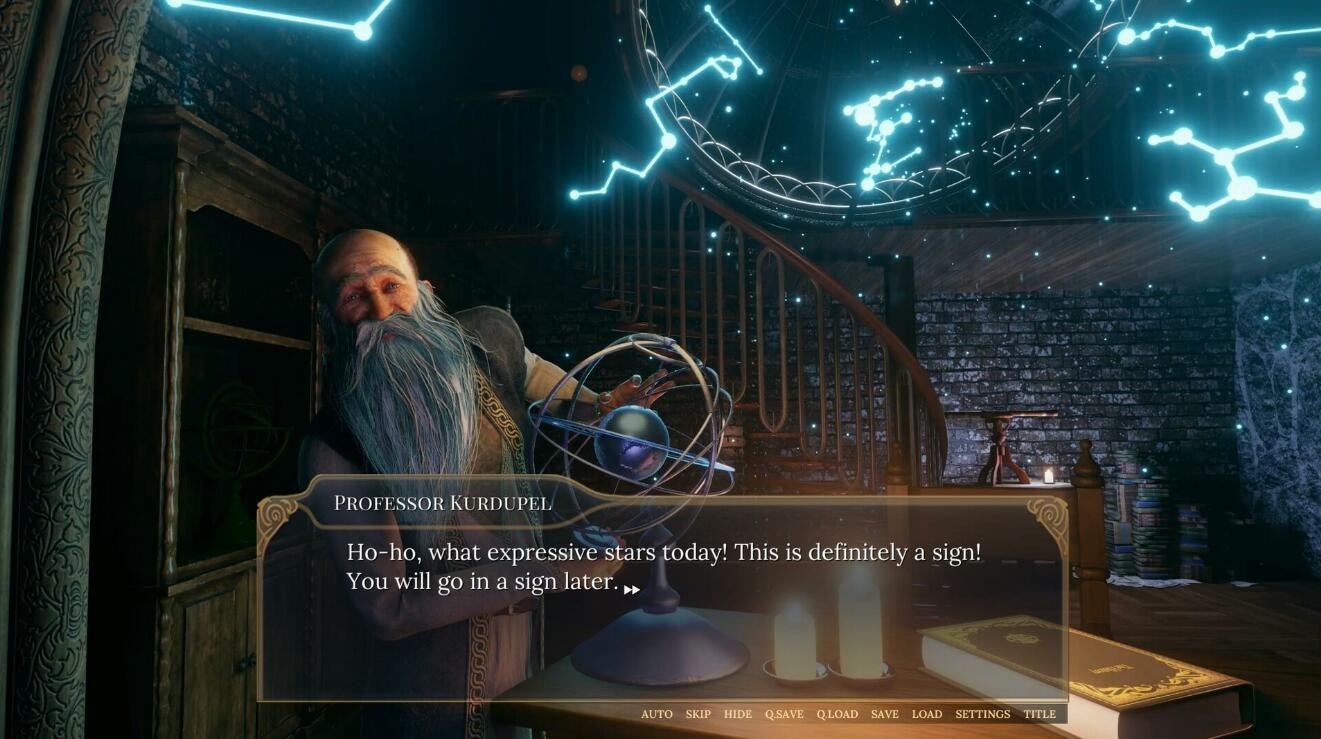This screenshot has height=739, width=1321.
Task: Open the LOAD screen
Action: pos(927,714)
